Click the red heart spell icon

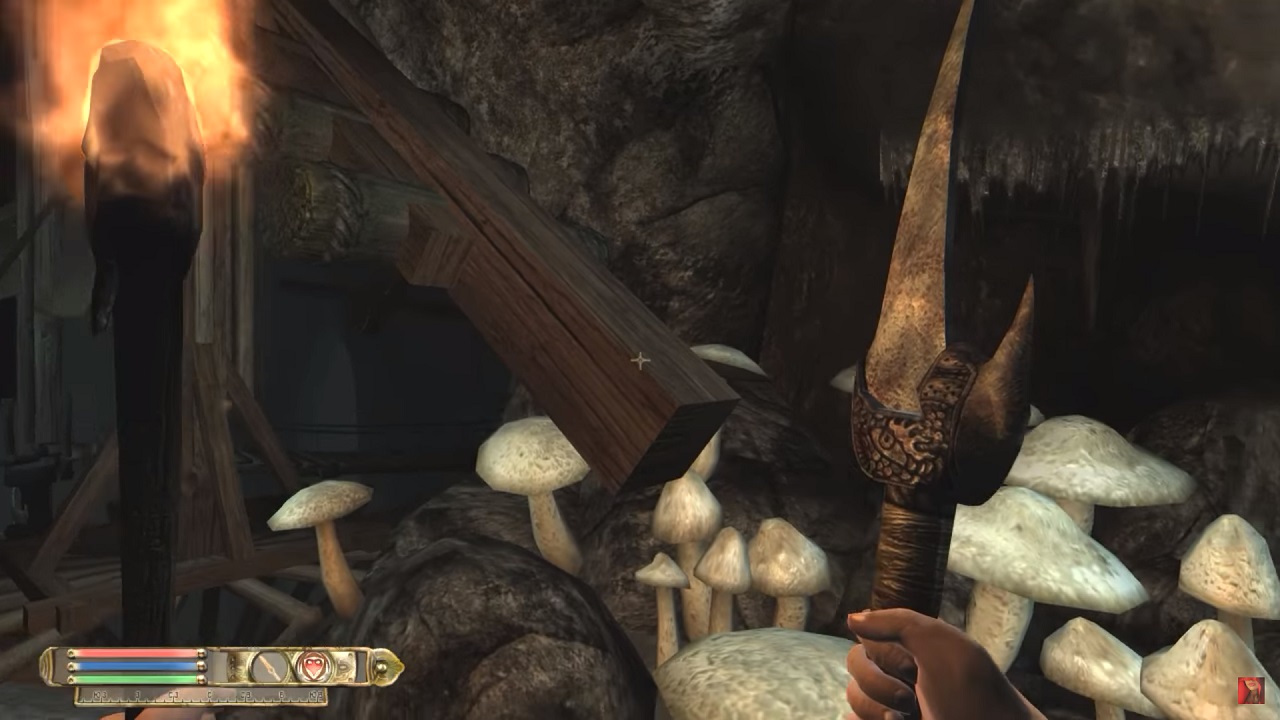pyautogui.click(x=312, y=666)
